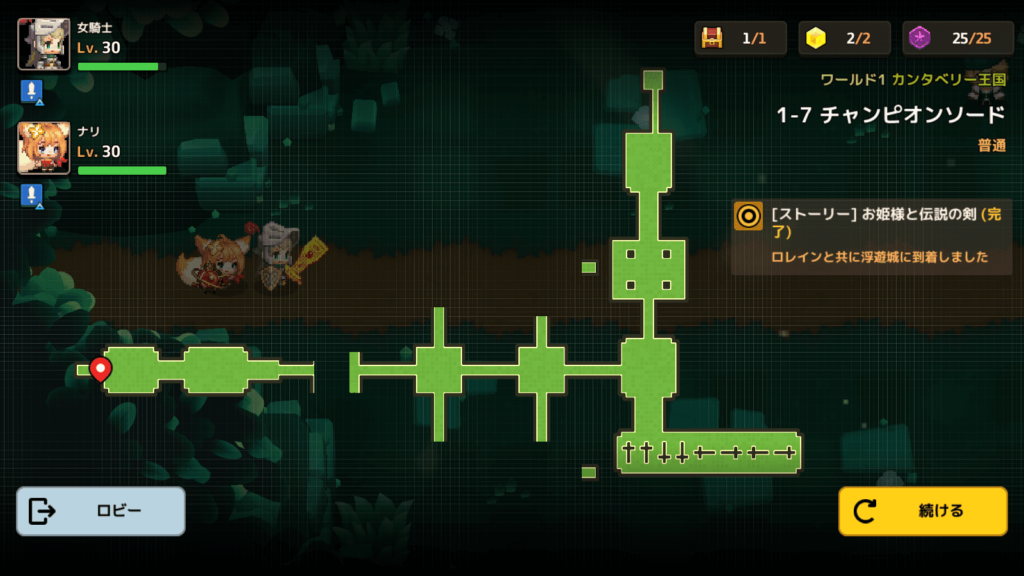Click the yellow cube counter icon

[x=817, y=38]
